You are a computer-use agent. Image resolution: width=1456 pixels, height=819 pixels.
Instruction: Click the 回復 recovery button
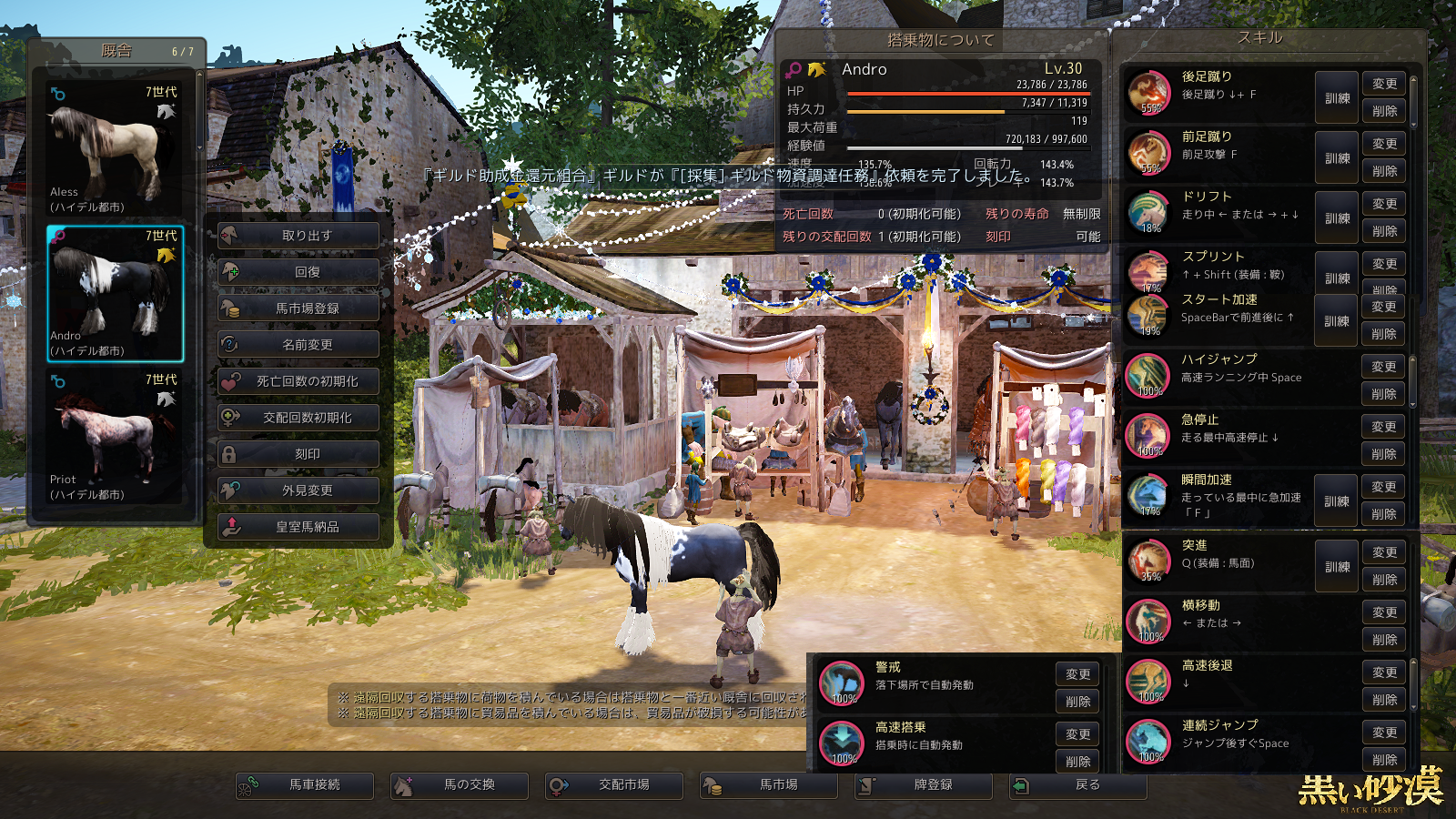pyautogui.click(x=298, y=272)
